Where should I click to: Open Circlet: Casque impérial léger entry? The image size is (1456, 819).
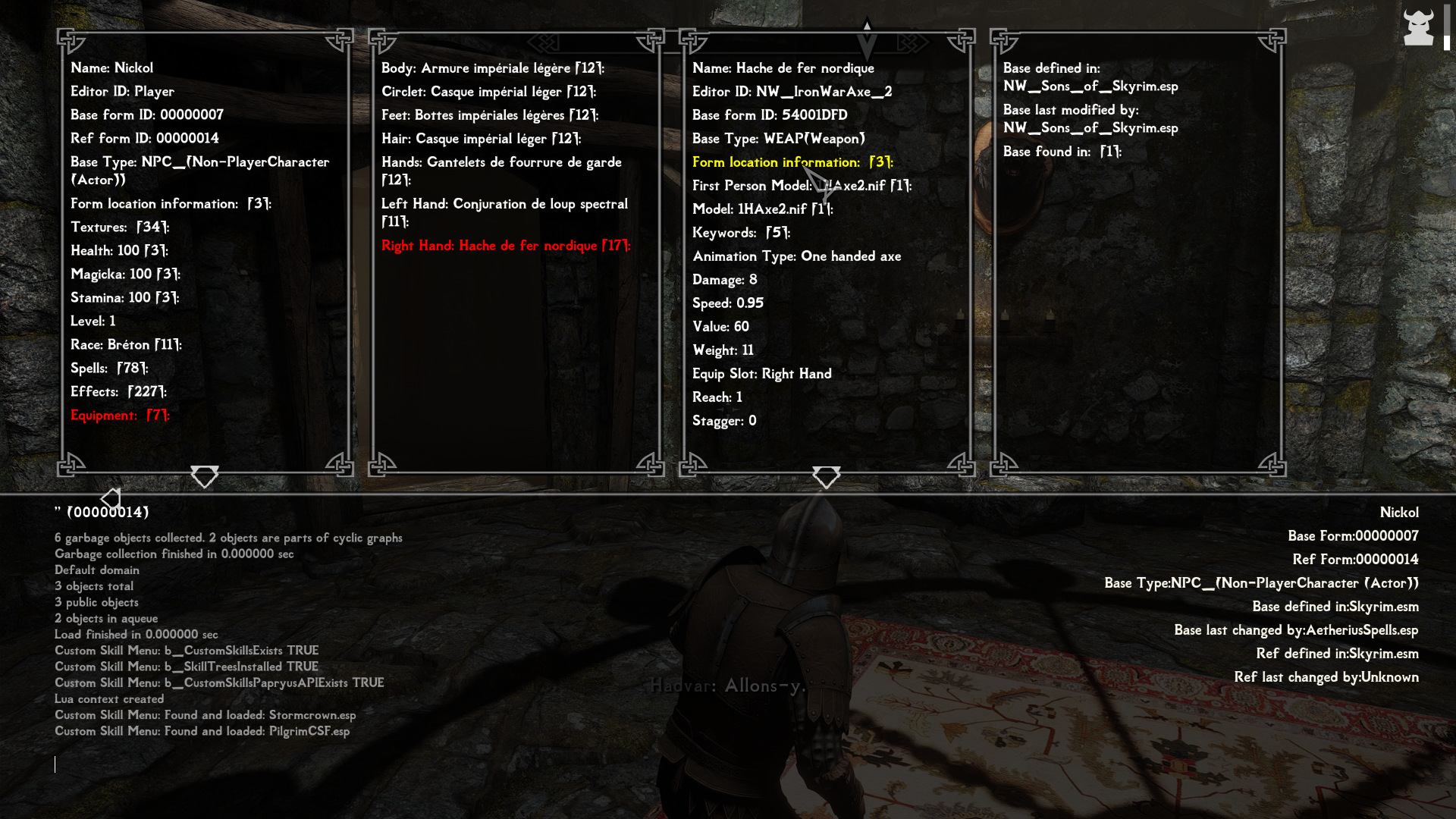[488, 92]
